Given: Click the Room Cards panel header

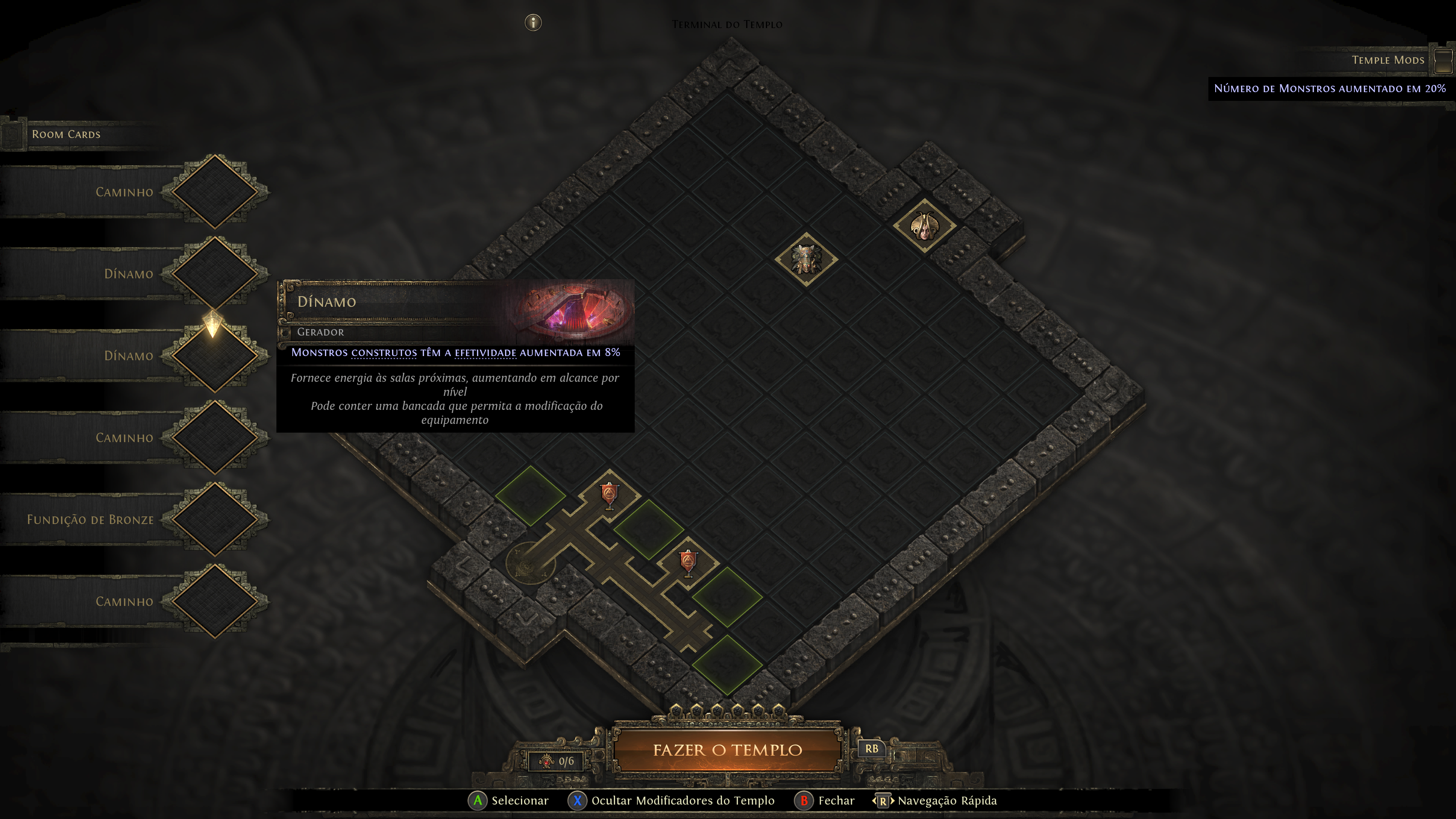Looking at the screenshot, I should tap(66, 135).
